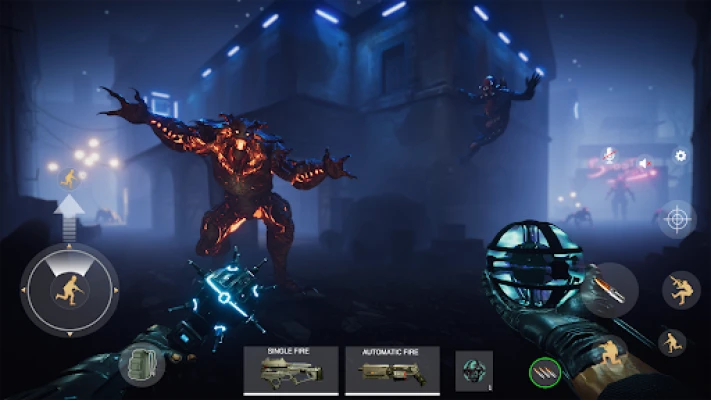
Task: Tap the green-ringed ammo reload button
Action: point(543,373)
